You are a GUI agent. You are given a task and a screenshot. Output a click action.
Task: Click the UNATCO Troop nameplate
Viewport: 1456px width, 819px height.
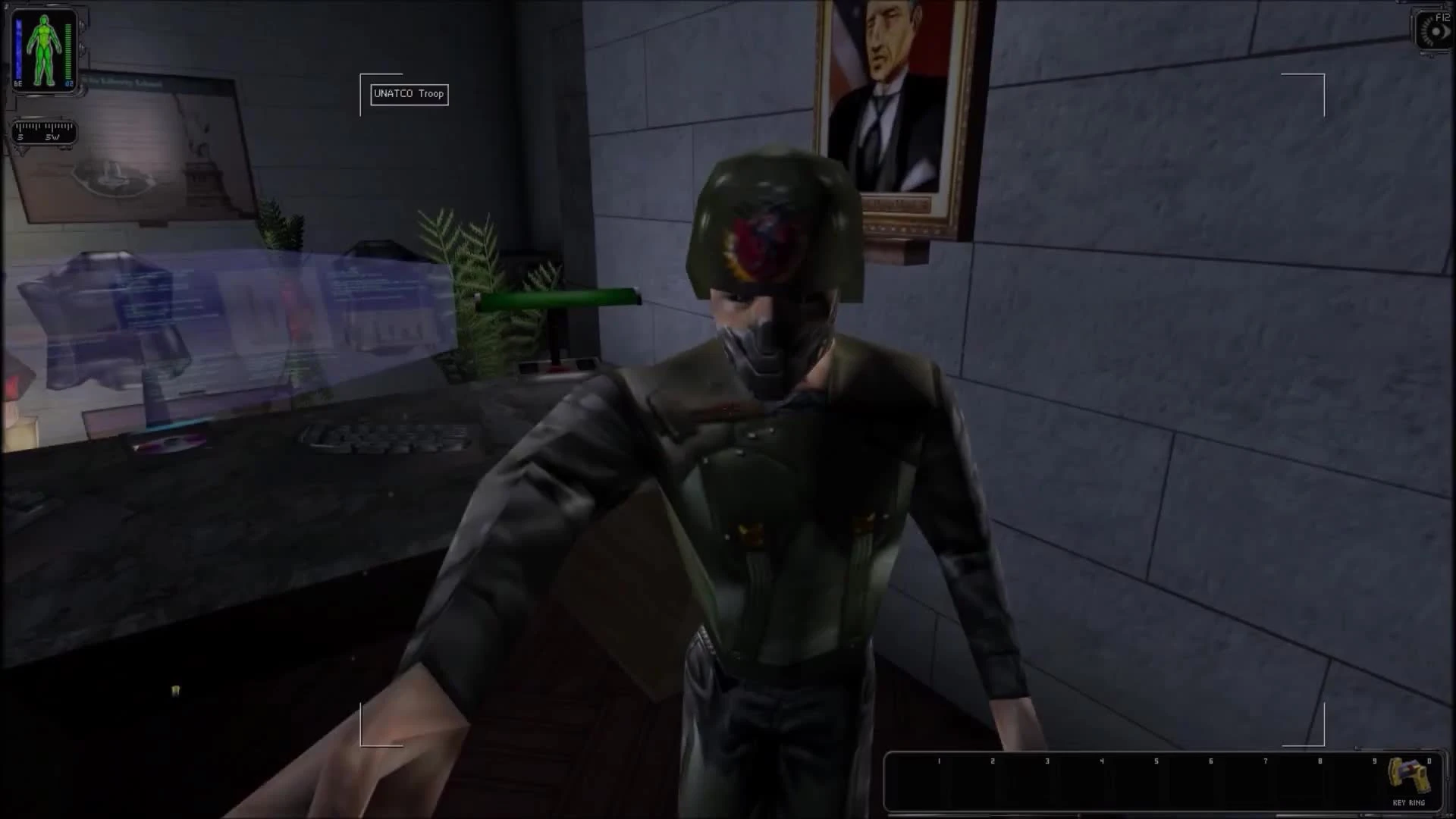coord(409,94)
